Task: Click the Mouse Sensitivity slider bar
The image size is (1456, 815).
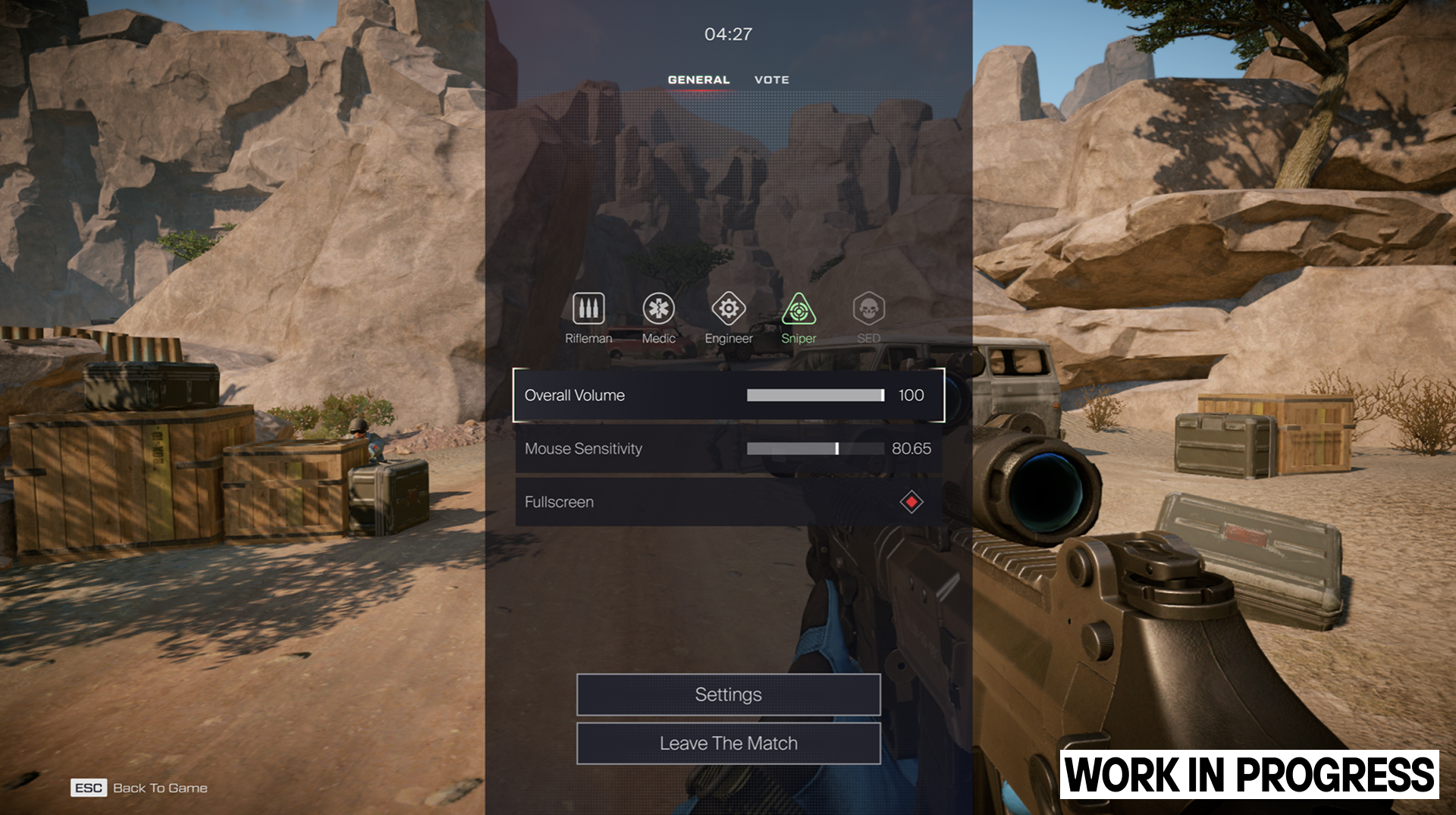Action: 815,449
